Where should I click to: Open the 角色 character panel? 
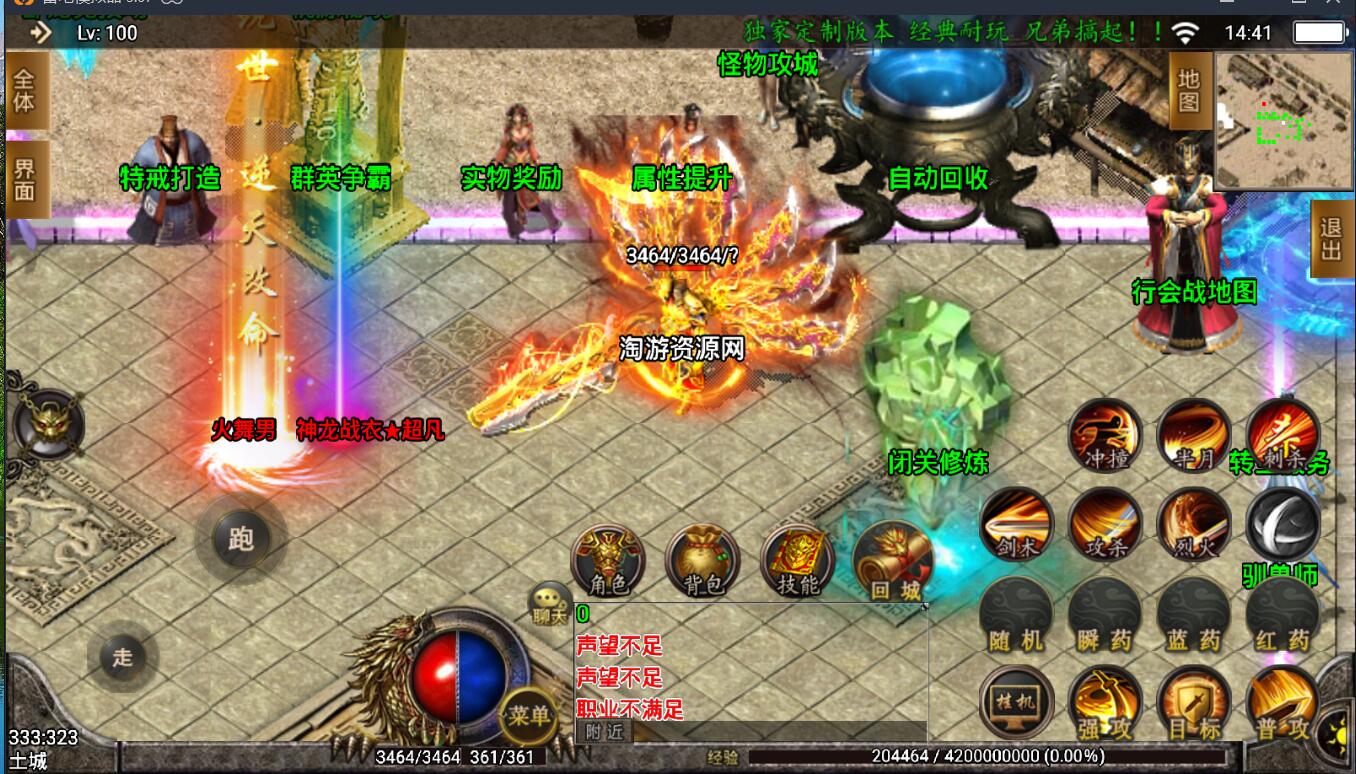click(x=607, y=560)
